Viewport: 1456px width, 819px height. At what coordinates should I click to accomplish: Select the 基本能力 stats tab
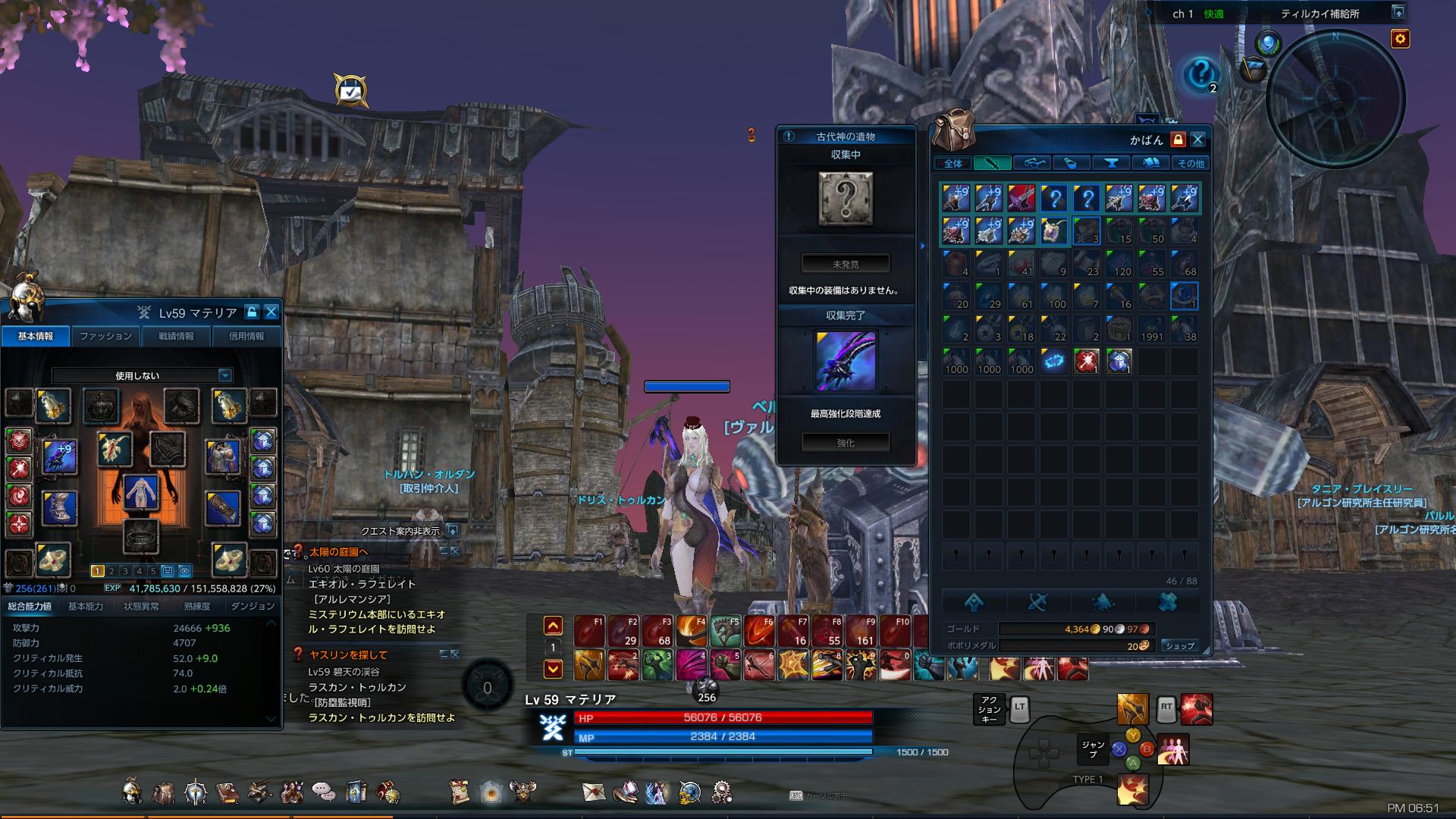click(x=86, y=606)
